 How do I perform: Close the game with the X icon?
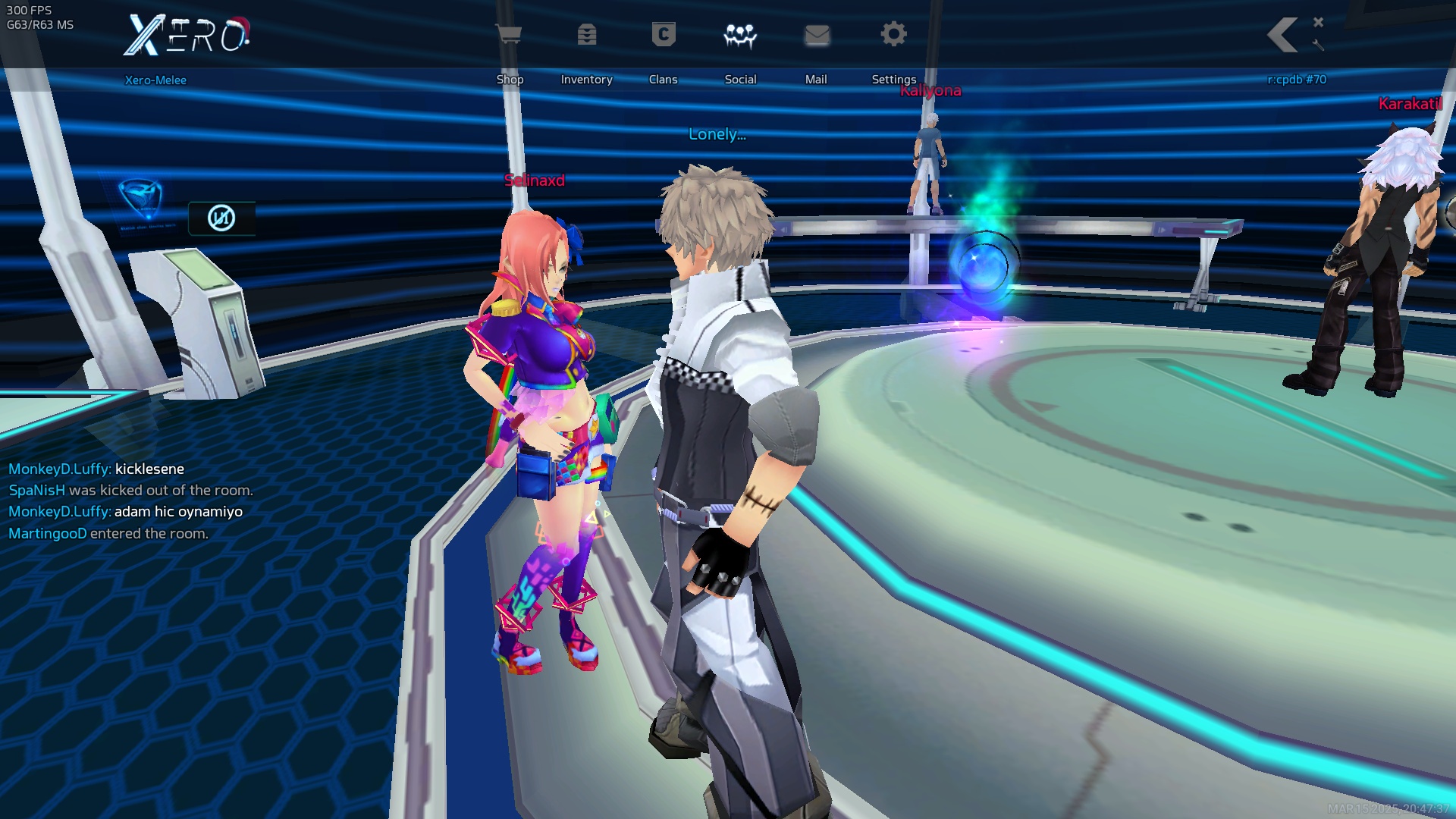tap(1319, 22)
